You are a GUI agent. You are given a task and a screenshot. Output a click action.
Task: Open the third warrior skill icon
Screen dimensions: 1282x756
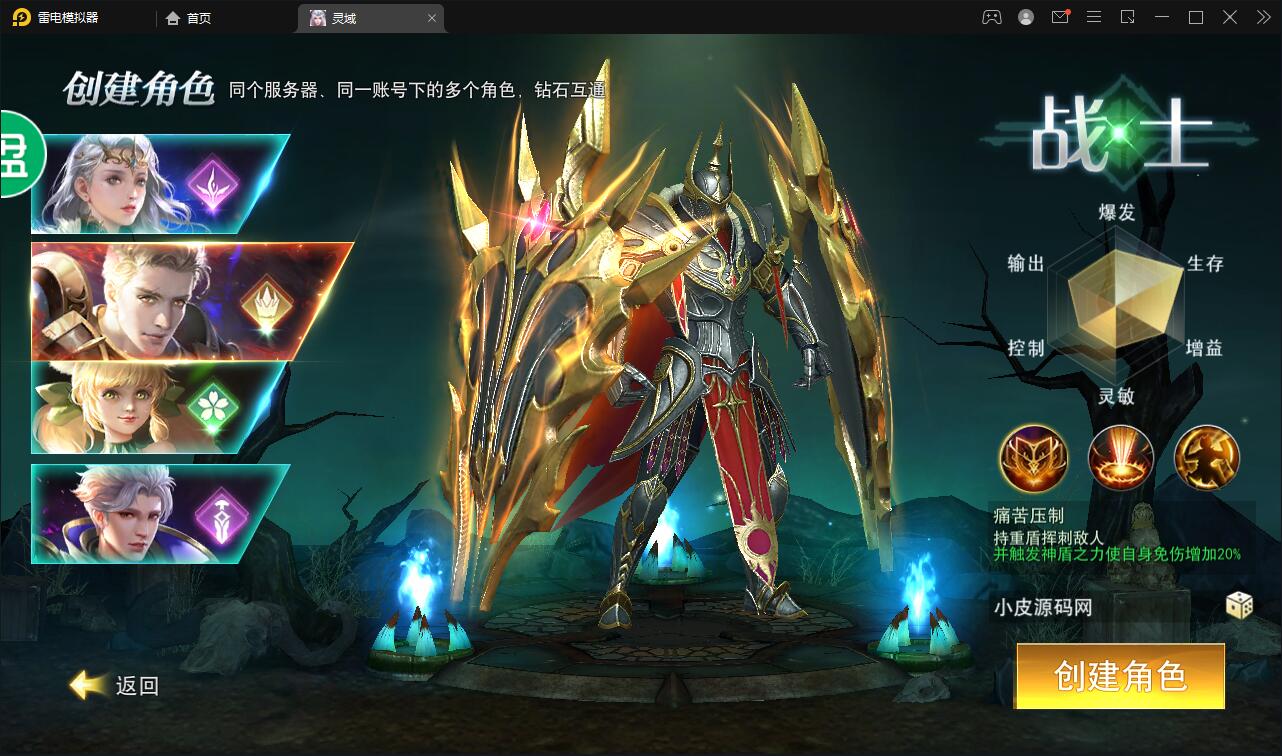[1207, 459]
